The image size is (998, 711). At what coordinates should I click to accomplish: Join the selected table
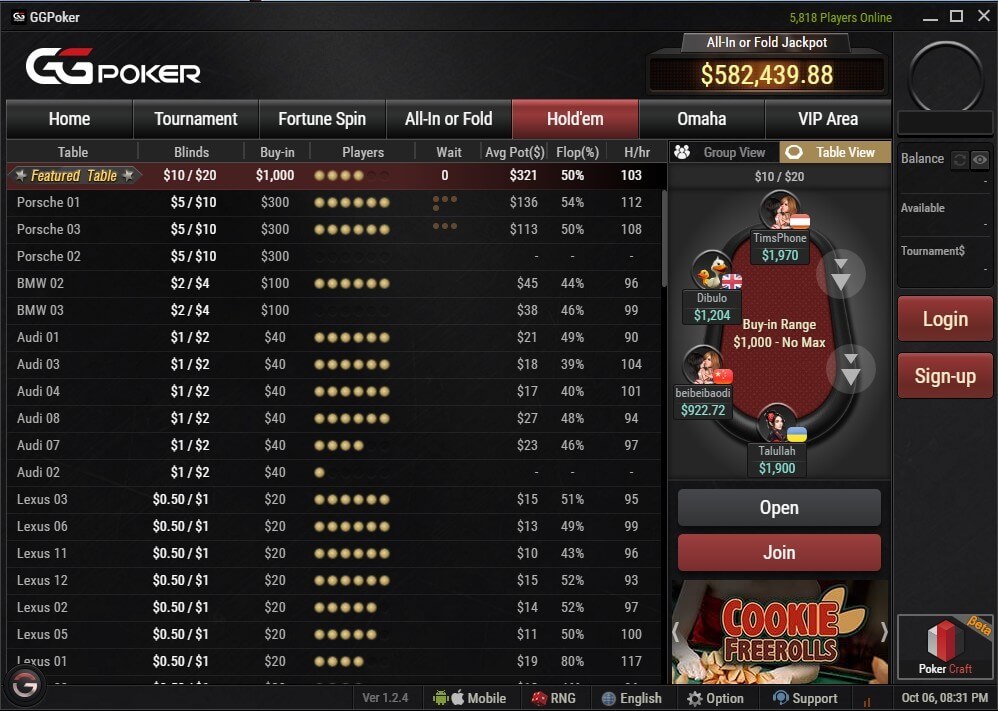coord(779,552)
